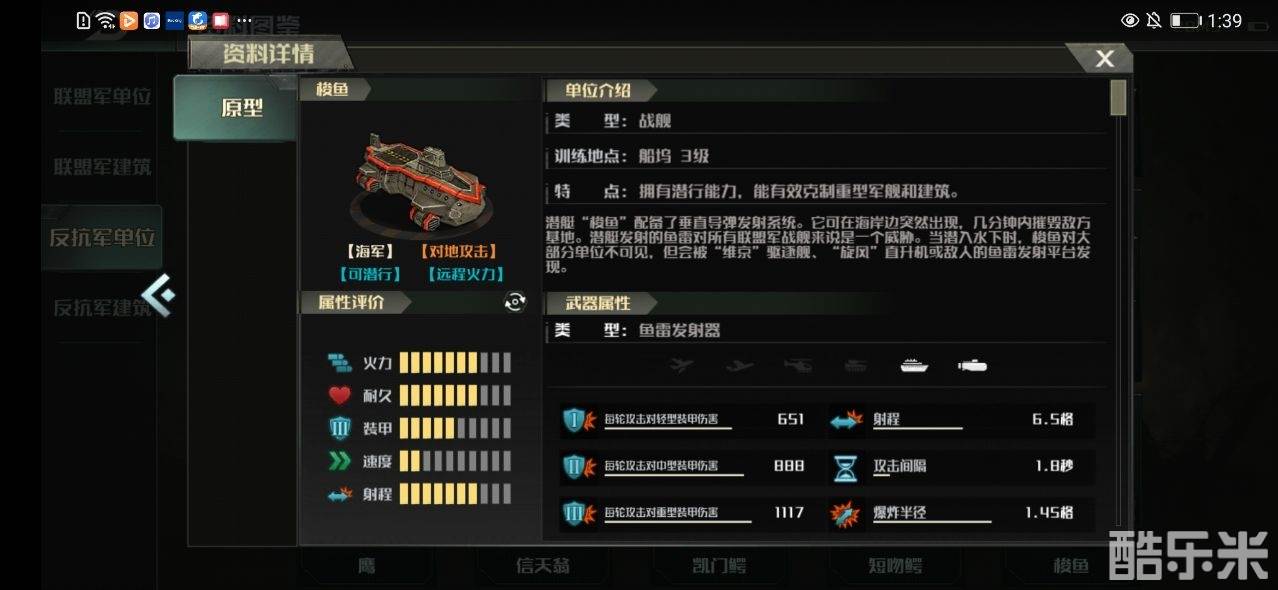Select the 信天翁 unit entry
The image size is (1278, 590).
point(543,566)
